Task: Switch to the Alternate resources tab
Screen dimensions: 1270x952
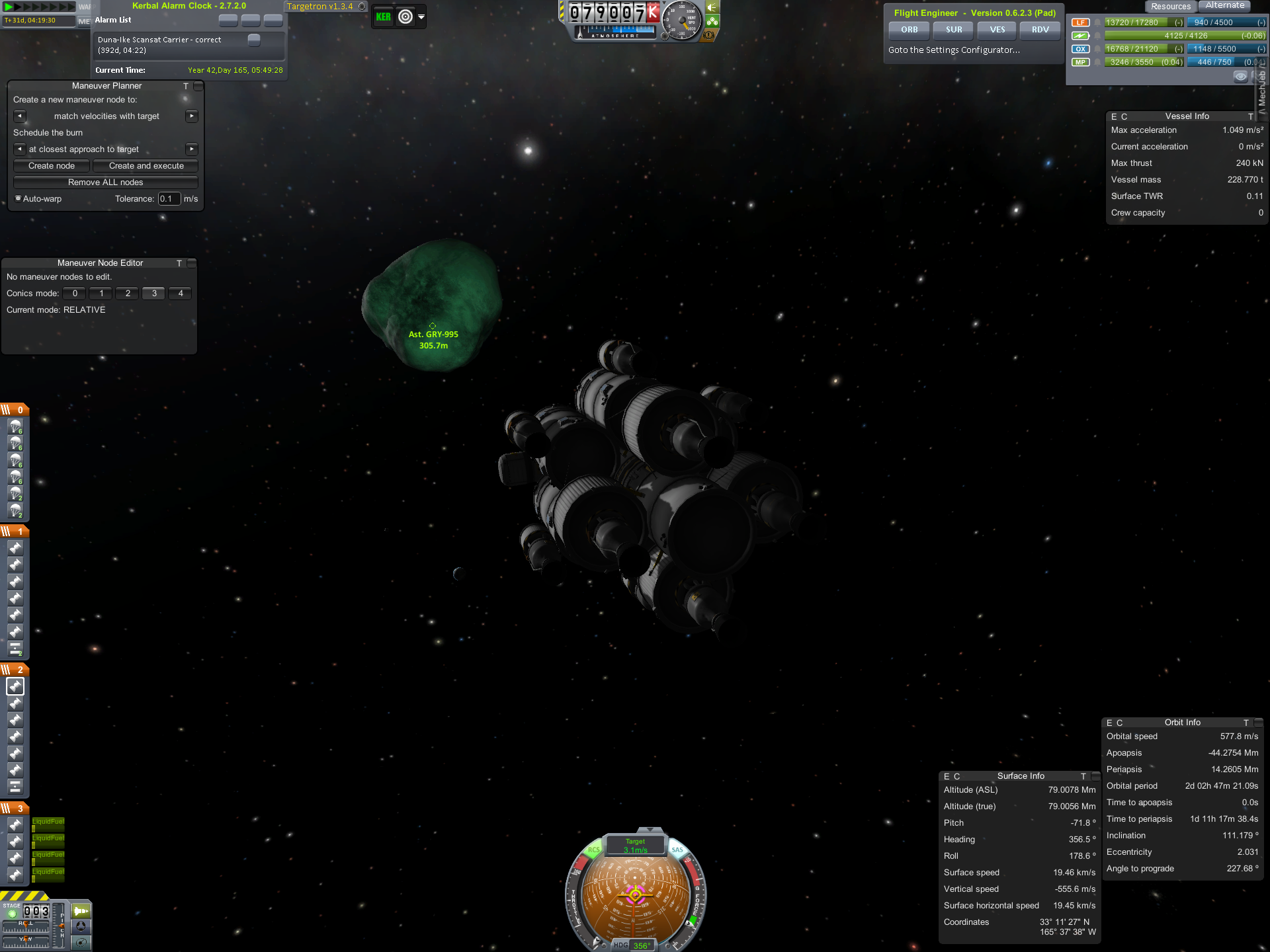Action: pyautogui.click(x=1224, y=6)
